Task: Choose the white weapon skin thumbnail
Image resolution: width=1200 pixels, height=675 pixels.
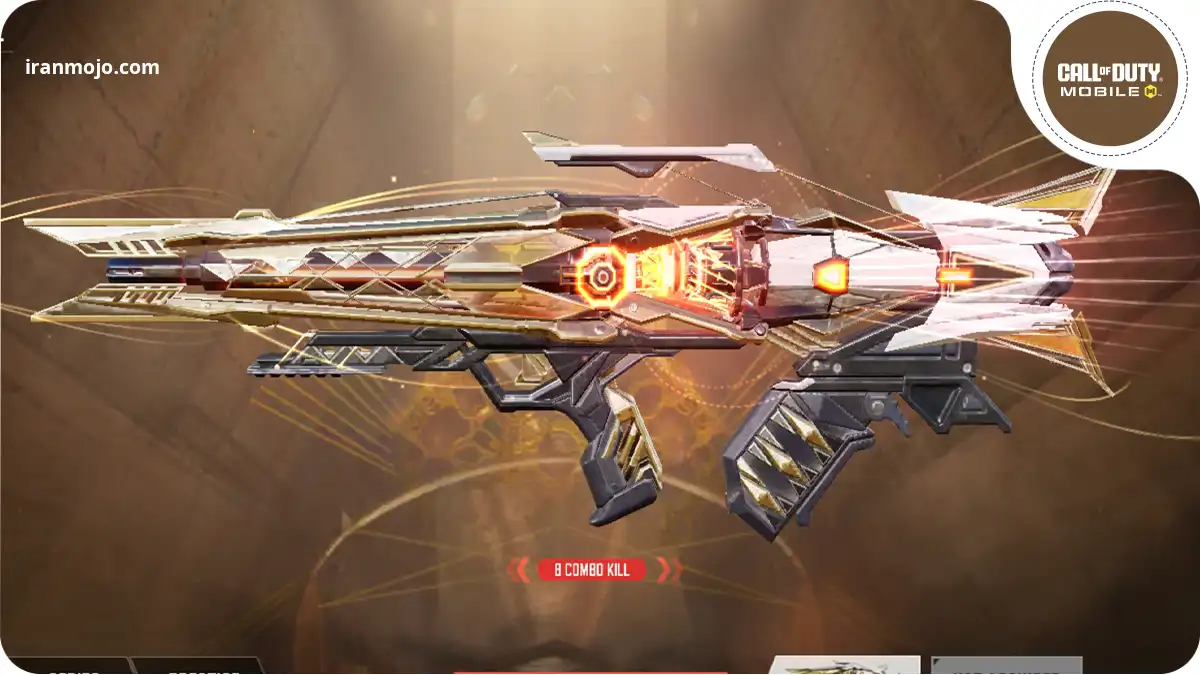Action: (x=845, y=665)
